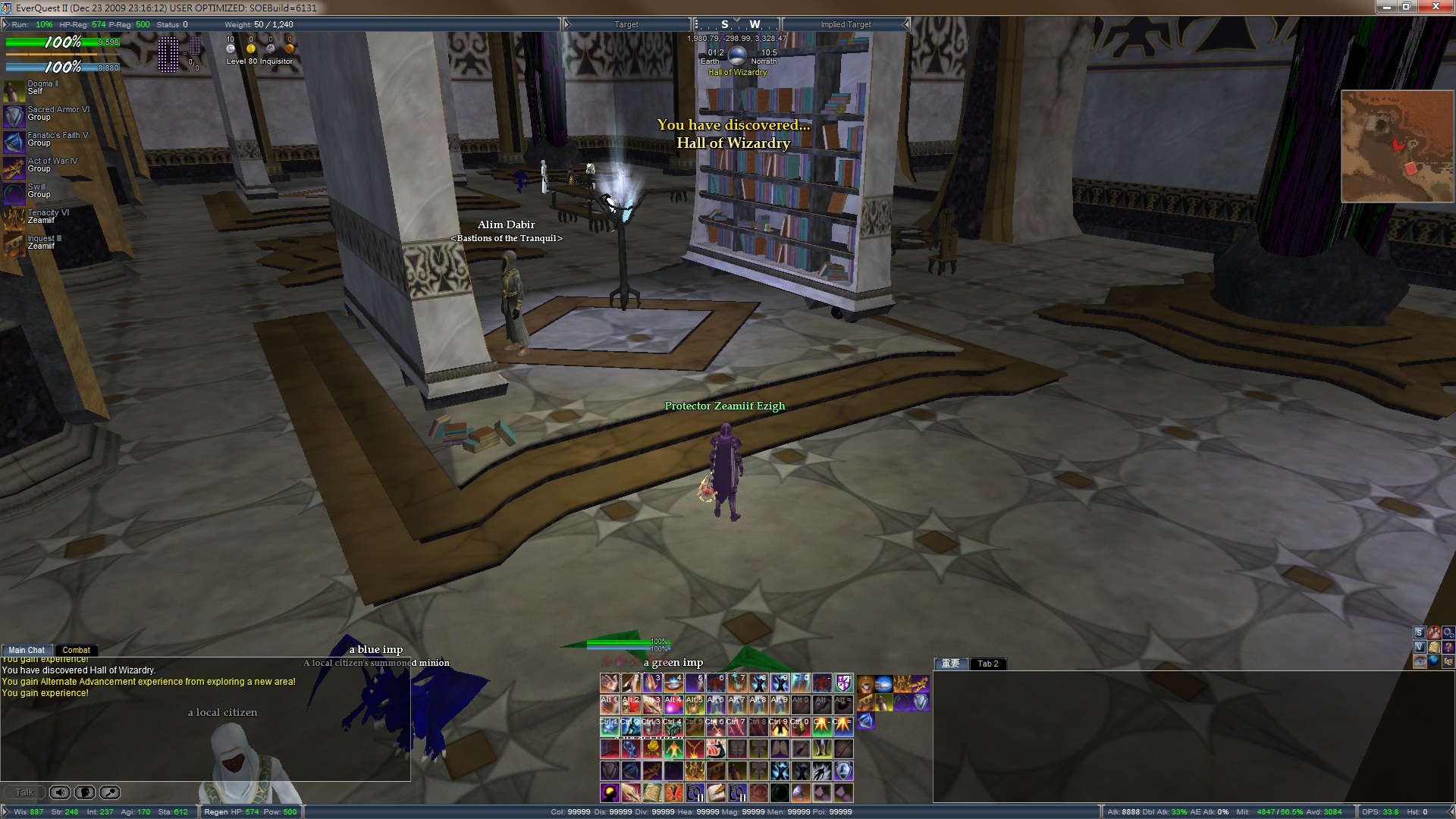Viewport: 1456px width, 819px height.
Task: Switch to the Combat chat tab
Action: point(76,650)
